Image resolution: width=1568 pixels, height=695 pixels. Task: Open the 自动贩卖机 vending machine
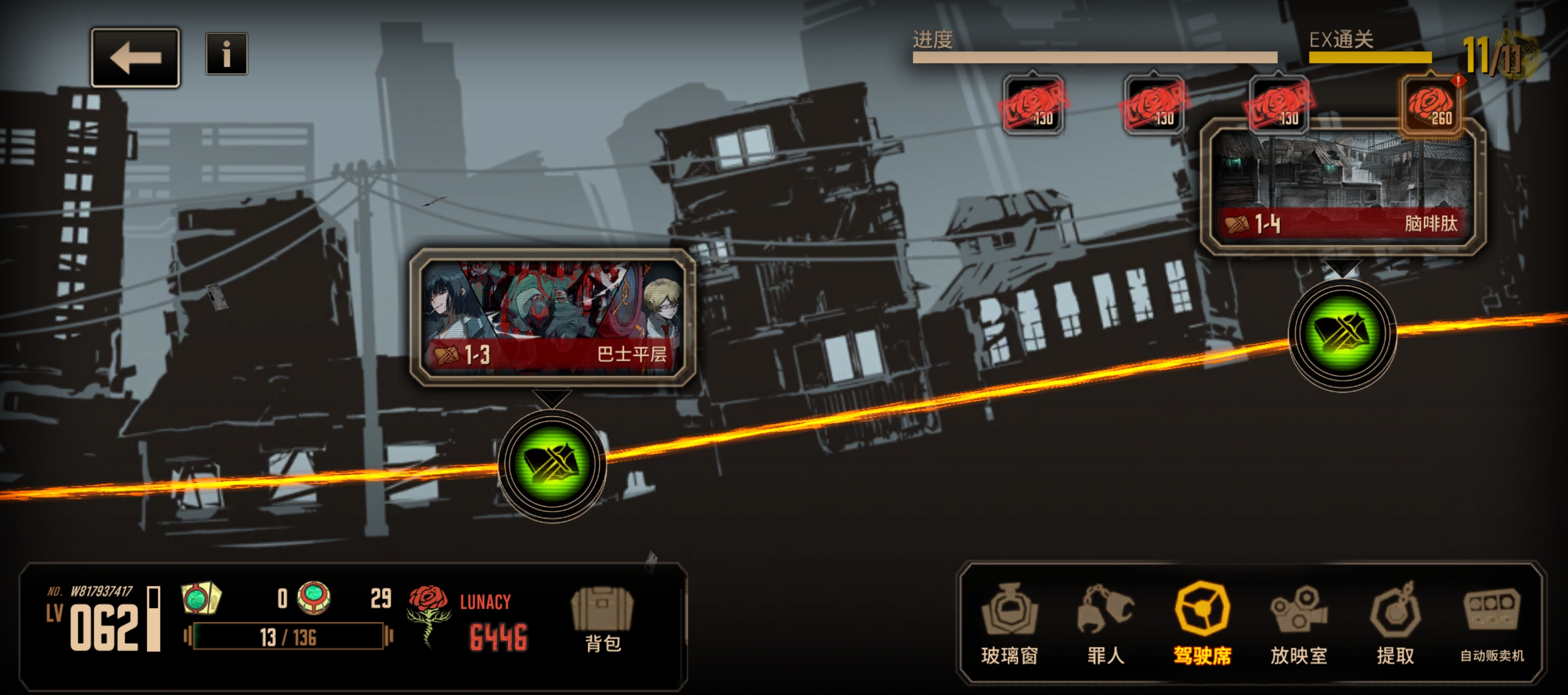pos(1492,623)
